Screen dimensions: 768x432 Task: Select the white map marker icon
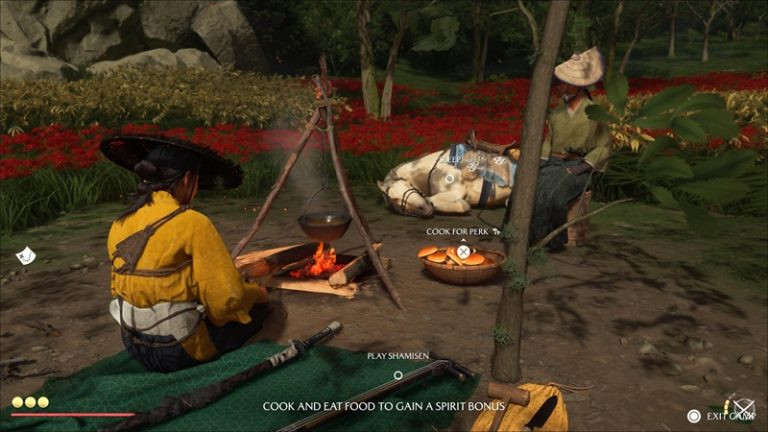(26, 256)
